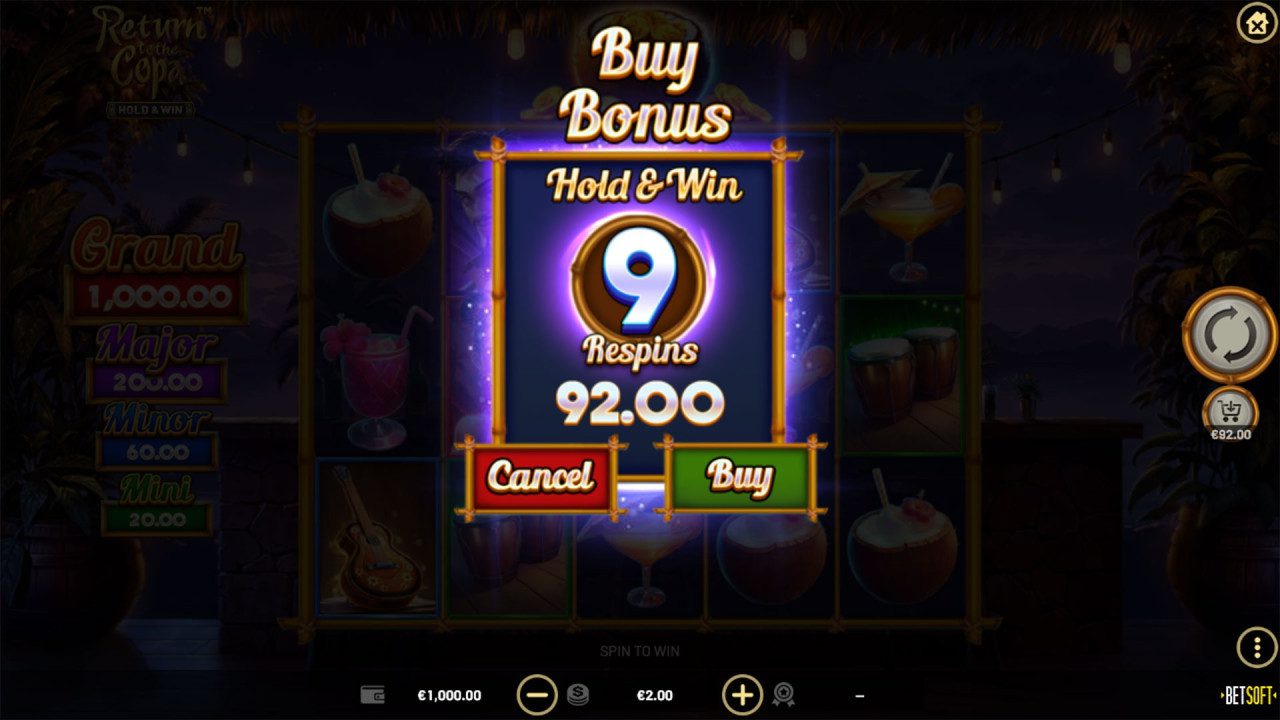Click the €1,000.00 balance display

tap(450, 694)
